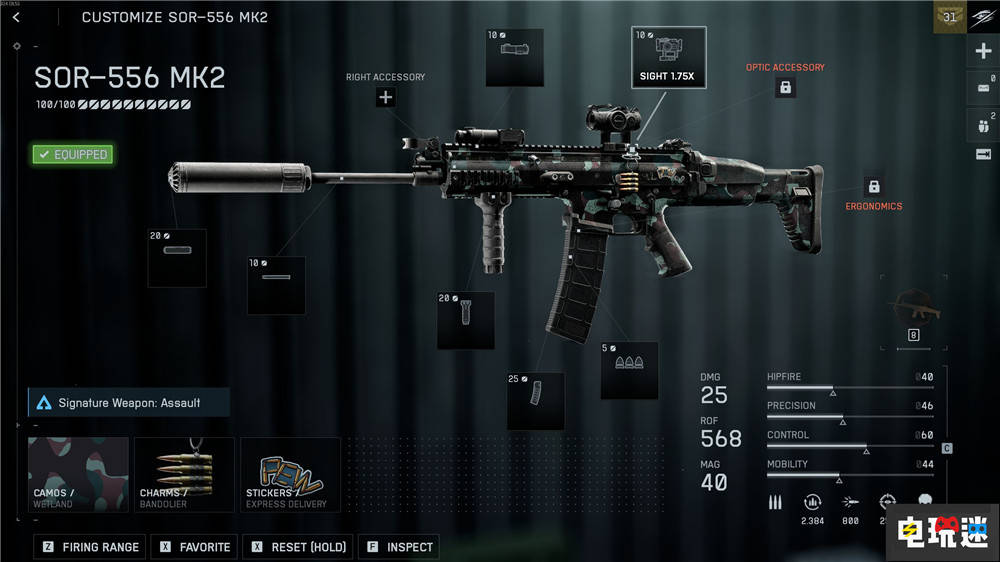This screenshot has width=1000, height=562.
Task: Click the plus icon in right sidebar
Action: 982,51
